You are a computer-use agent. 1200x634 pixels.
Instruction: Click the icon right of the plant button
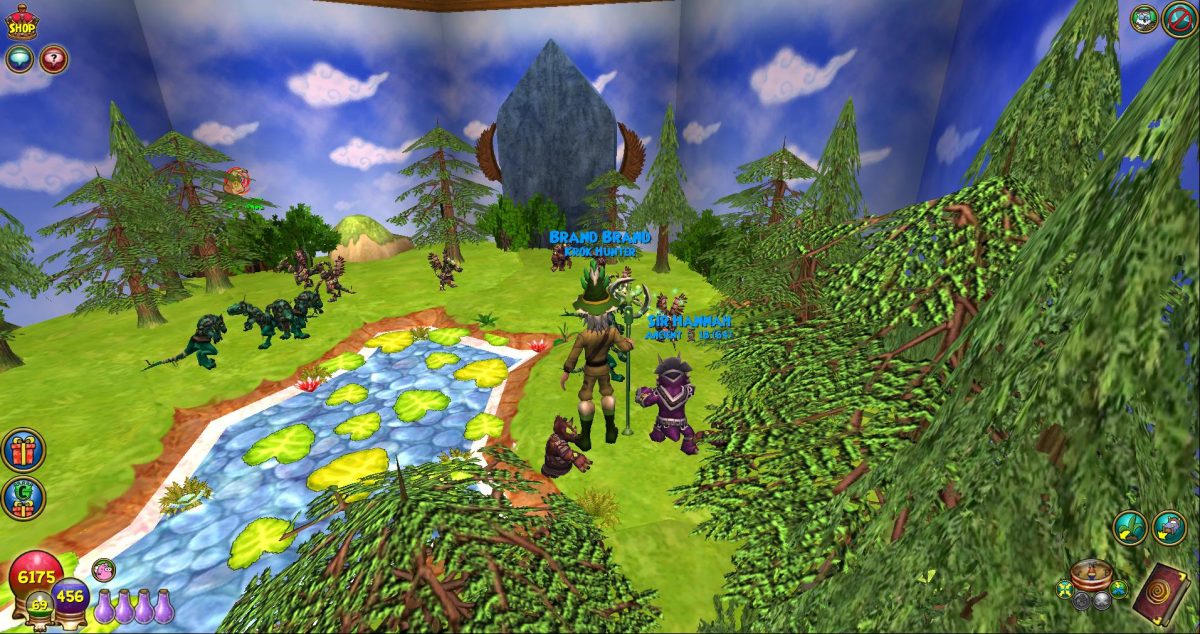pyautogui.click(x=1168, y=528)
